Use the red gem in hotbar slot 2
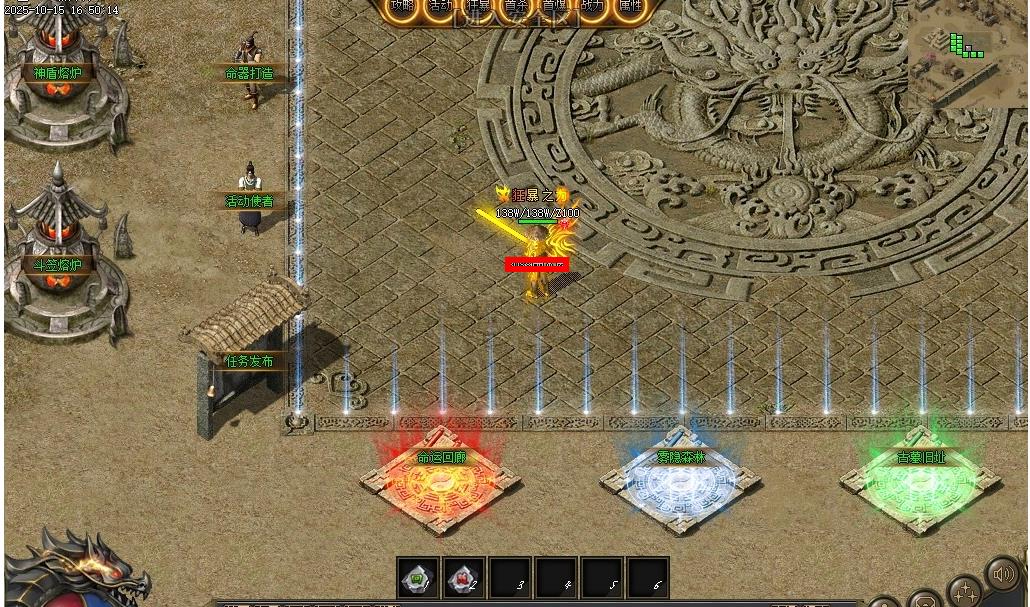The width and height of the screenshot is (1030, 607). coord(464,578)
